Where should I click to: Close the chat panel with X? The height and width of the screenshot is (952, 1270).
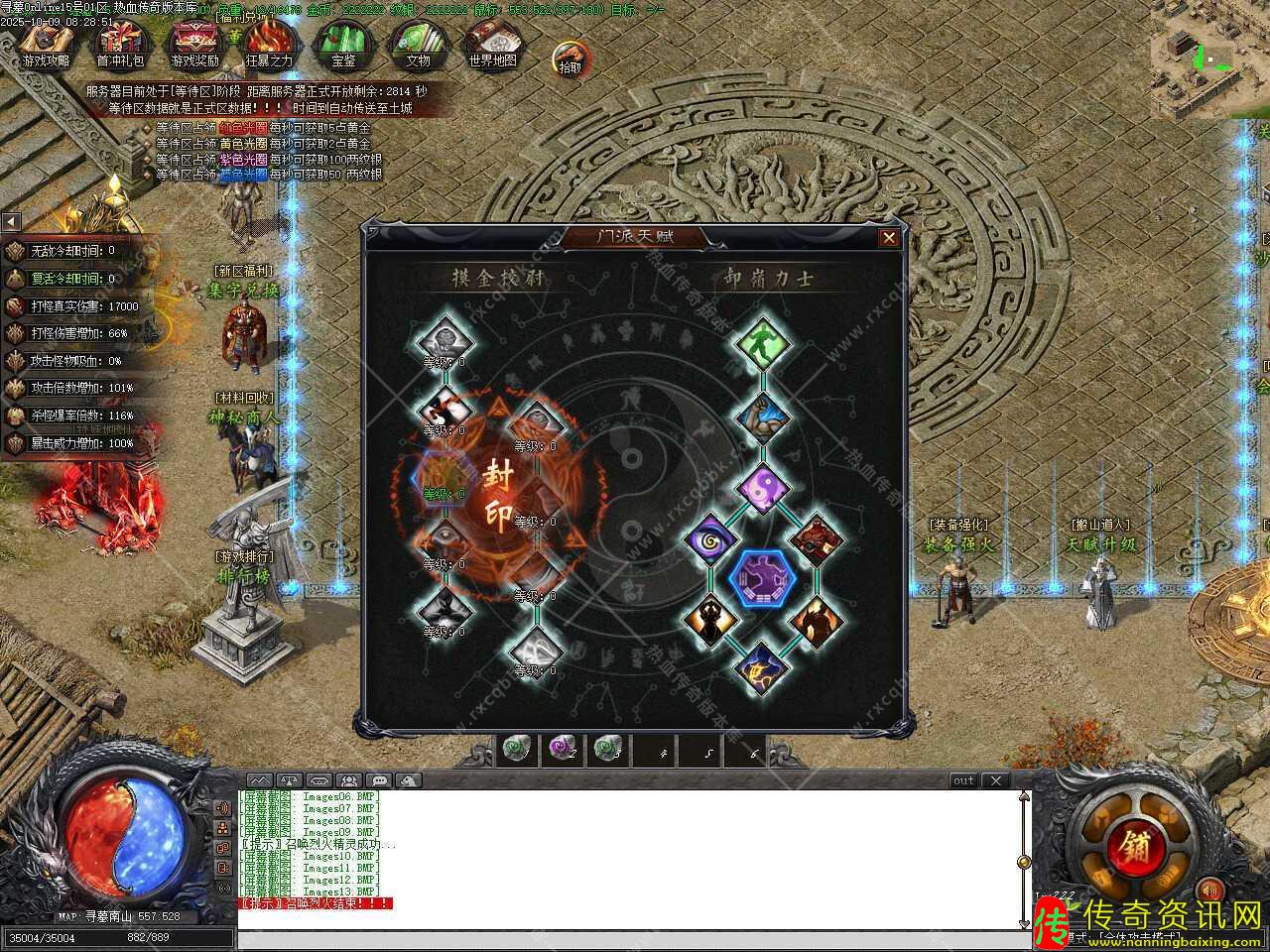[995, 781]
